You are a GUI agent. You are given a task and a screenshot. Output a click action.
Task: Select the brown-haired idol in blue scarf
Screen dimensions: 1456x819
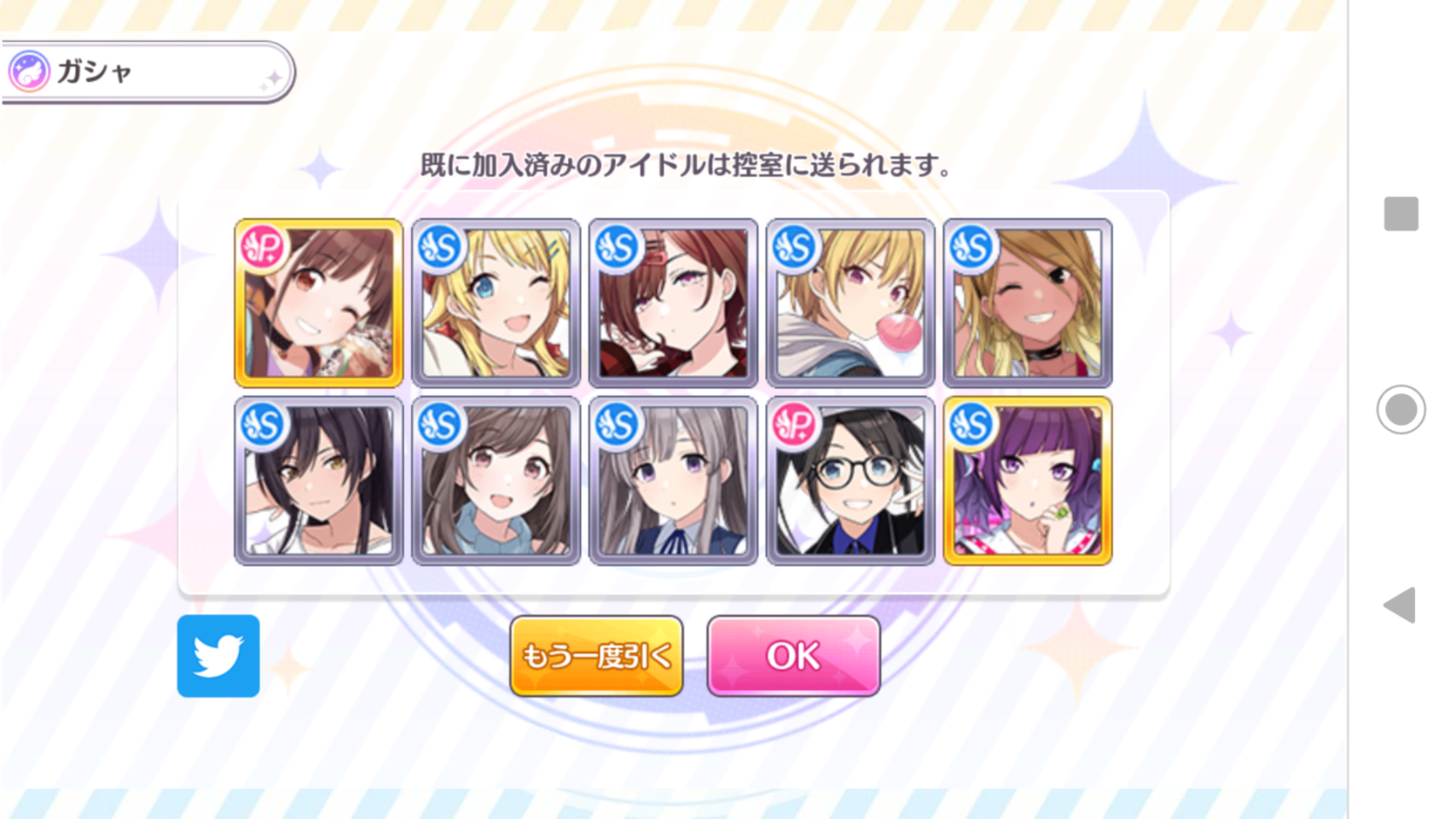496,480
